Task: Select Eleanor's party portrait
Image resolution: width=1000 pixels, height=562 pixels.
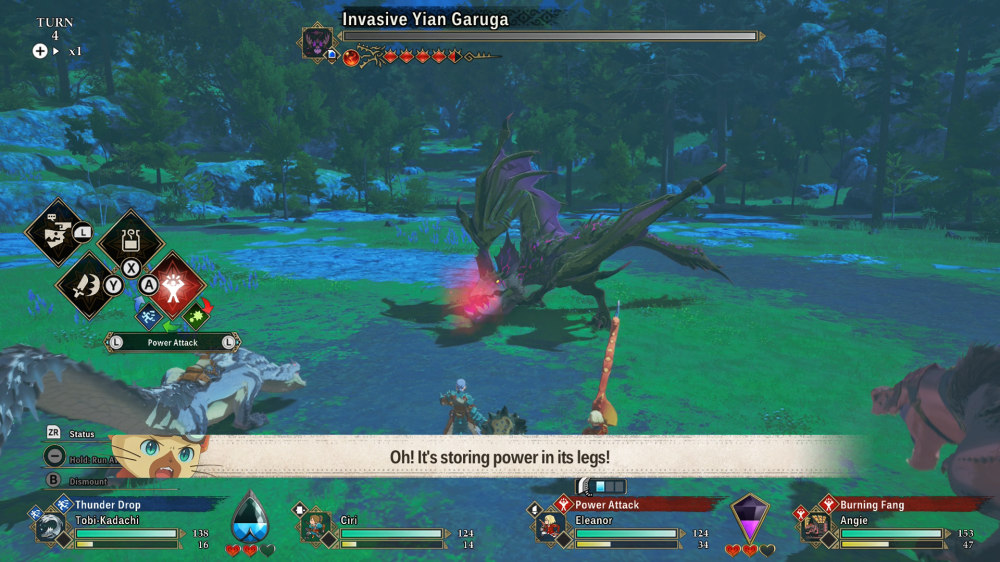Action: tap(549, 527)
